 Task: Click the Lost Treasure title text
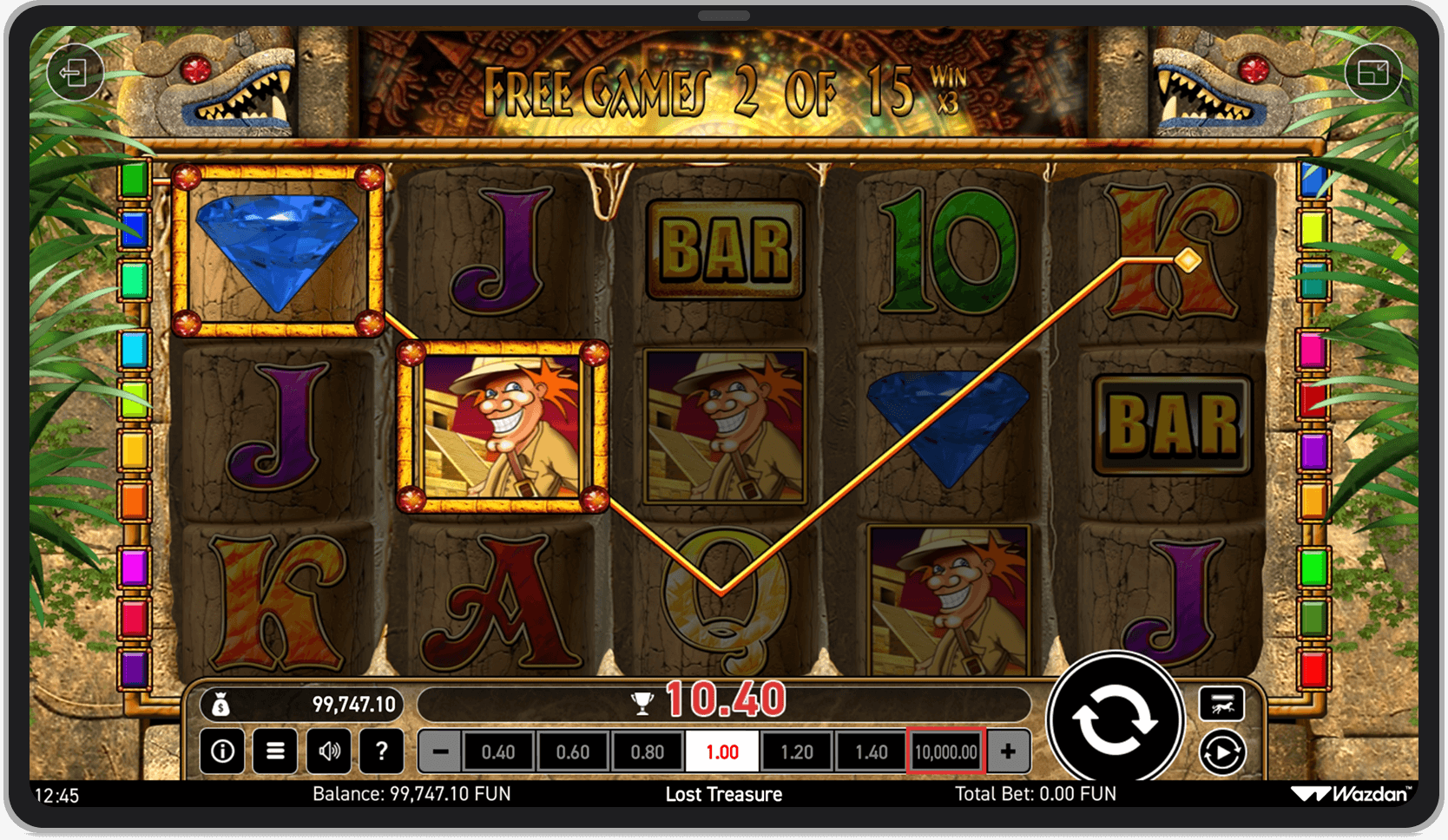point(724,794)
